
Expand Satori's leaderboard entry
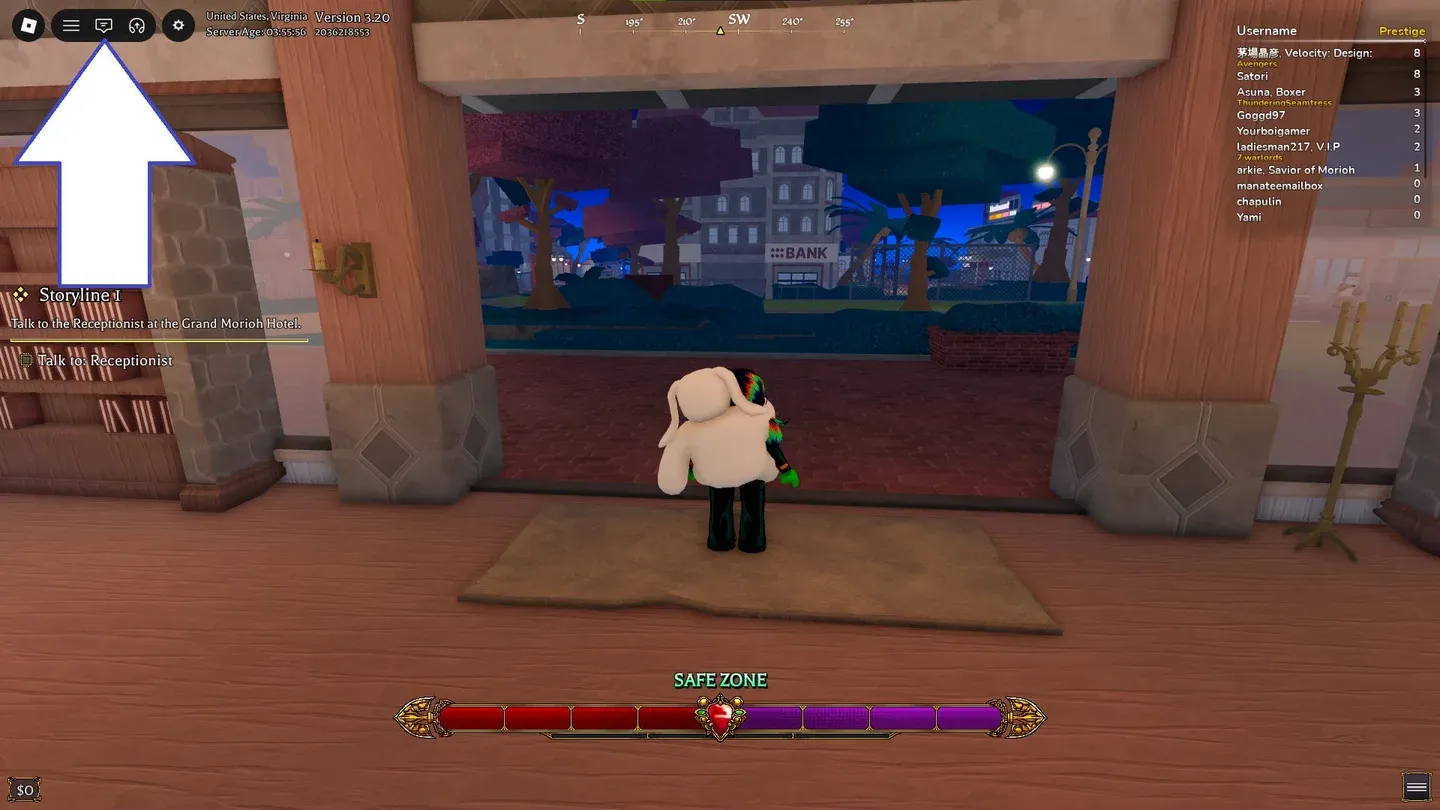click(x=1251, y=76)
